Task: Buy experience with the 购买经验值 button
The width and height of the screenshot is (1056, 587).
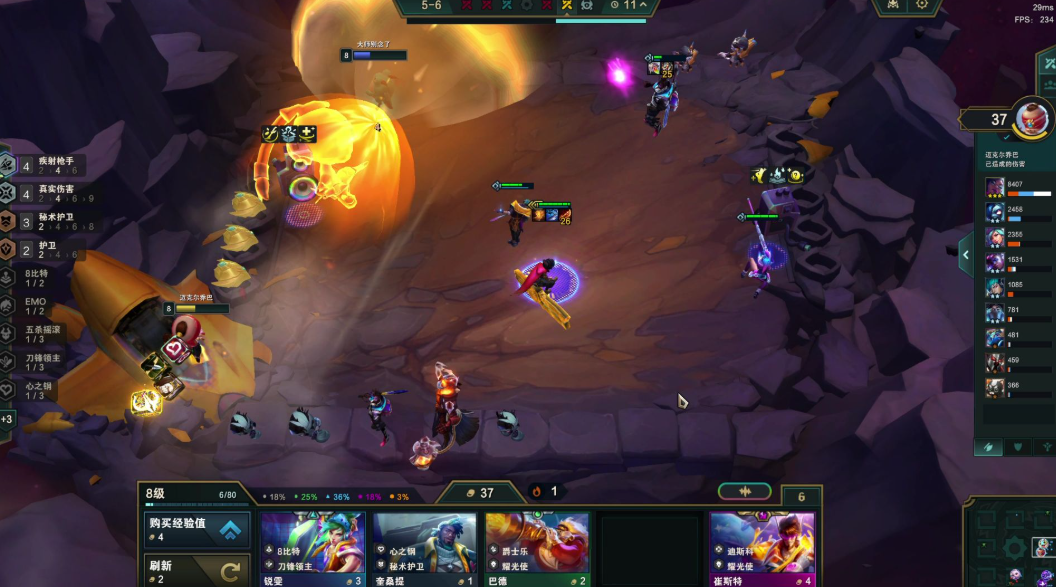Action: (x=196, y=529)
